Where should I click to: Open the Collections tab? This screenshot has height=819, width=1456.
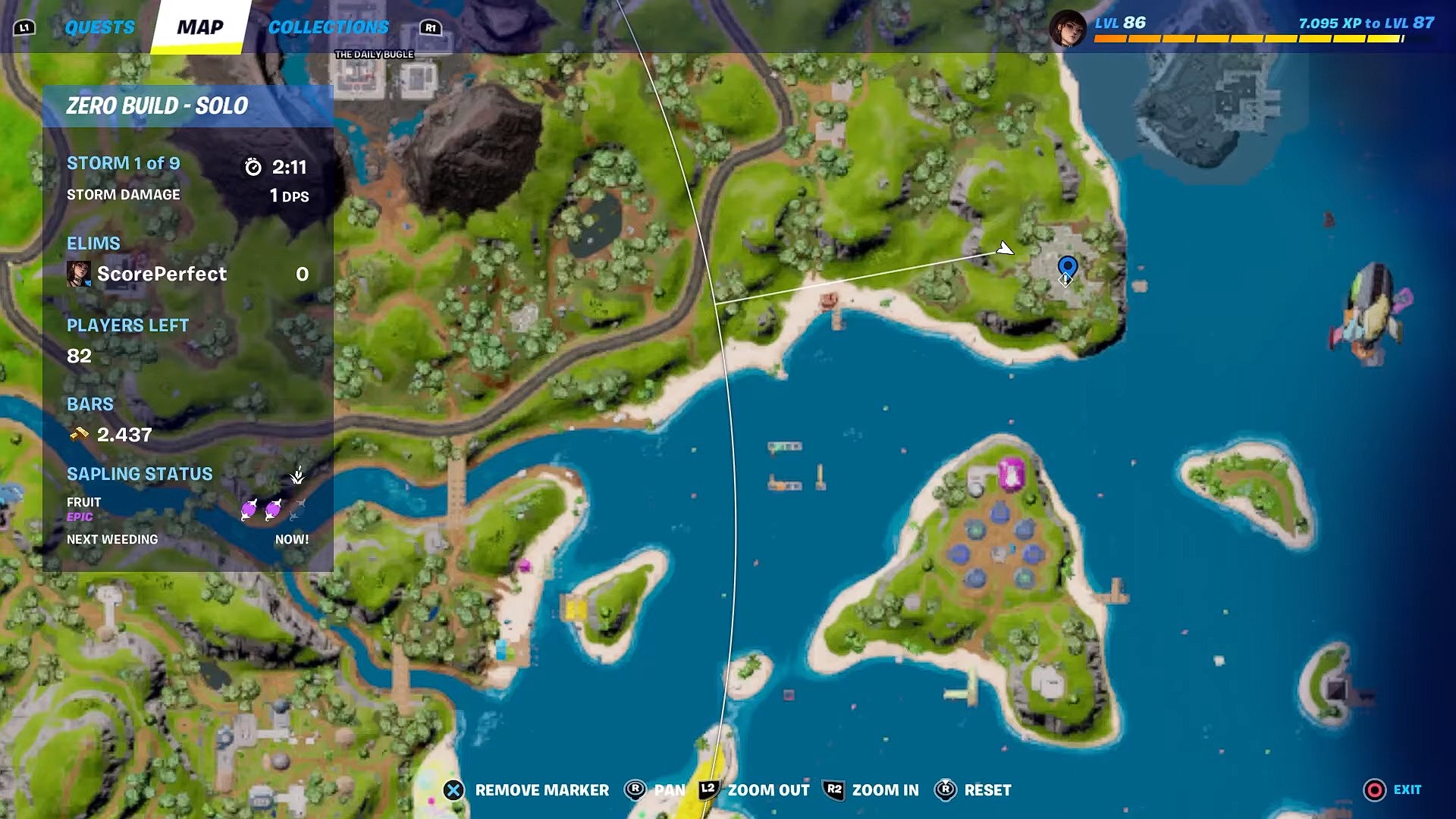(x=328, y=27)
